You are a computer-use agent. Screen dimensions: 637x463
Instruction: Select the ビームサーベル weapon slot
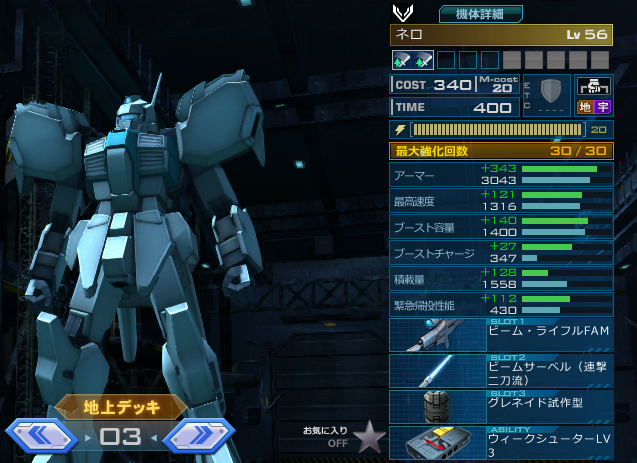point(501,371)
